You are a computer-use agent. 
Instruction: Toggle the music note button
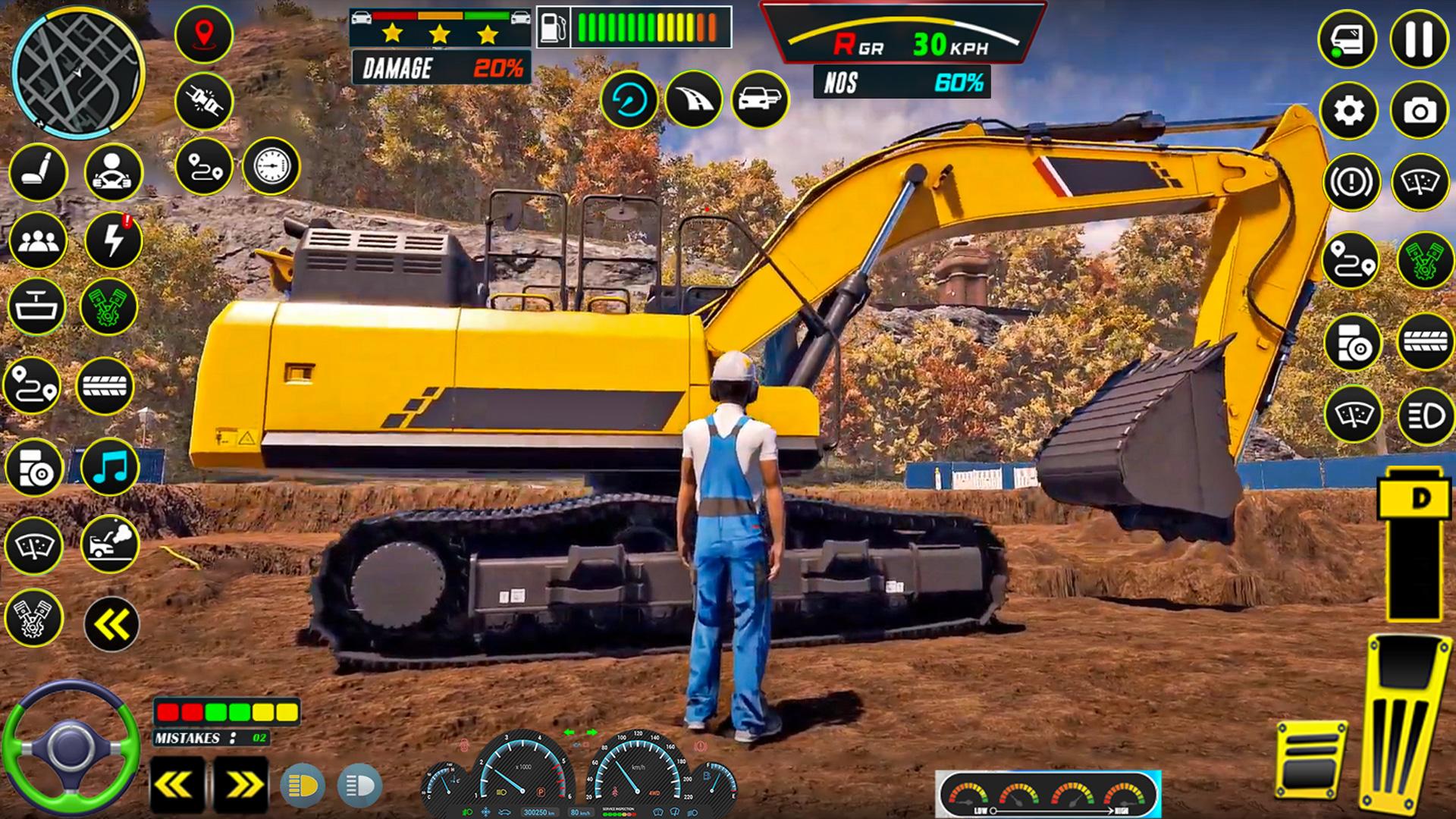(x=110, y=467)
